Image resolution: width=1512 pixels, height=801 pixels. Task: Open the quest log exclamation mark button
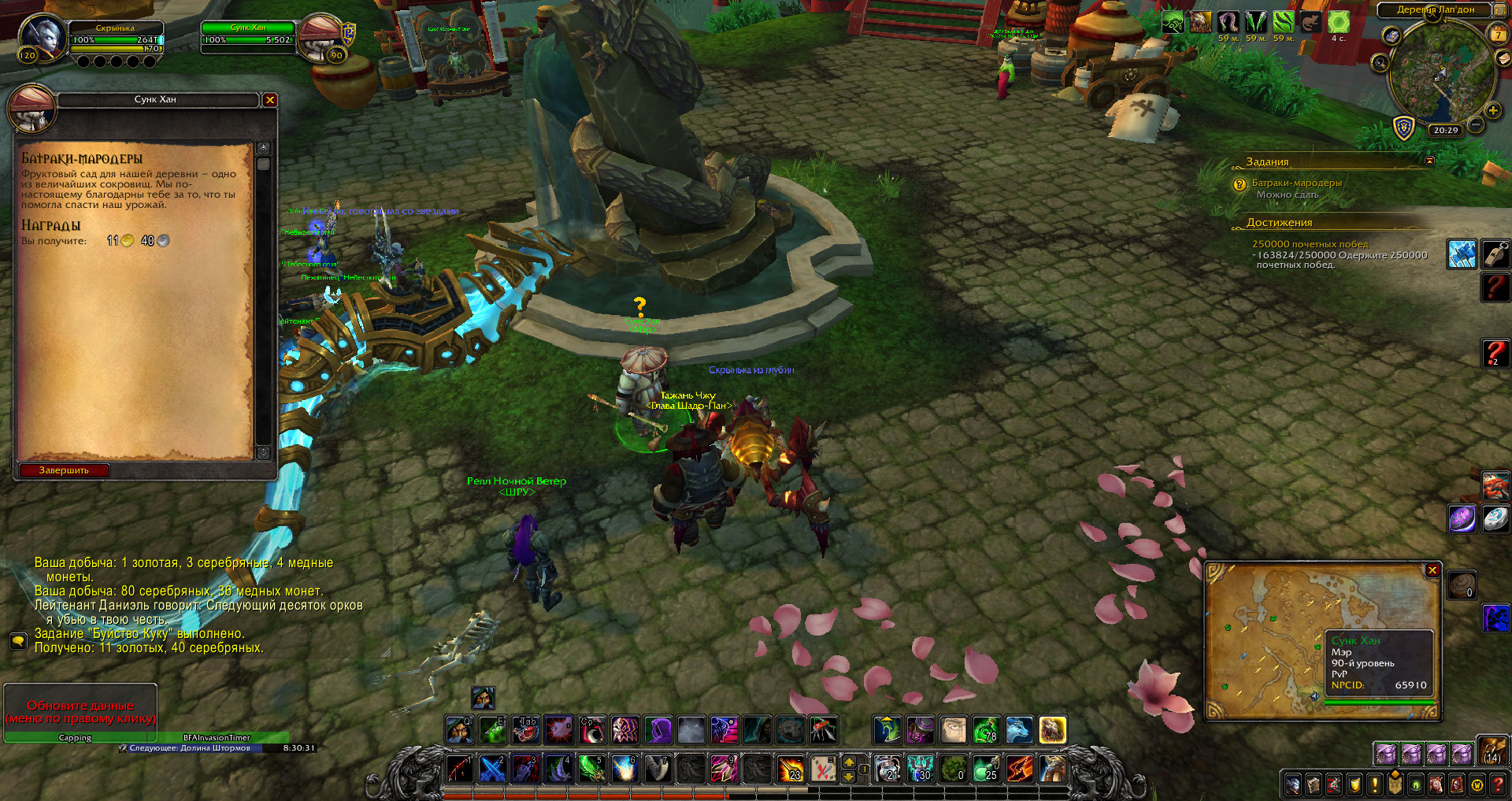[x=1375, y=784]
